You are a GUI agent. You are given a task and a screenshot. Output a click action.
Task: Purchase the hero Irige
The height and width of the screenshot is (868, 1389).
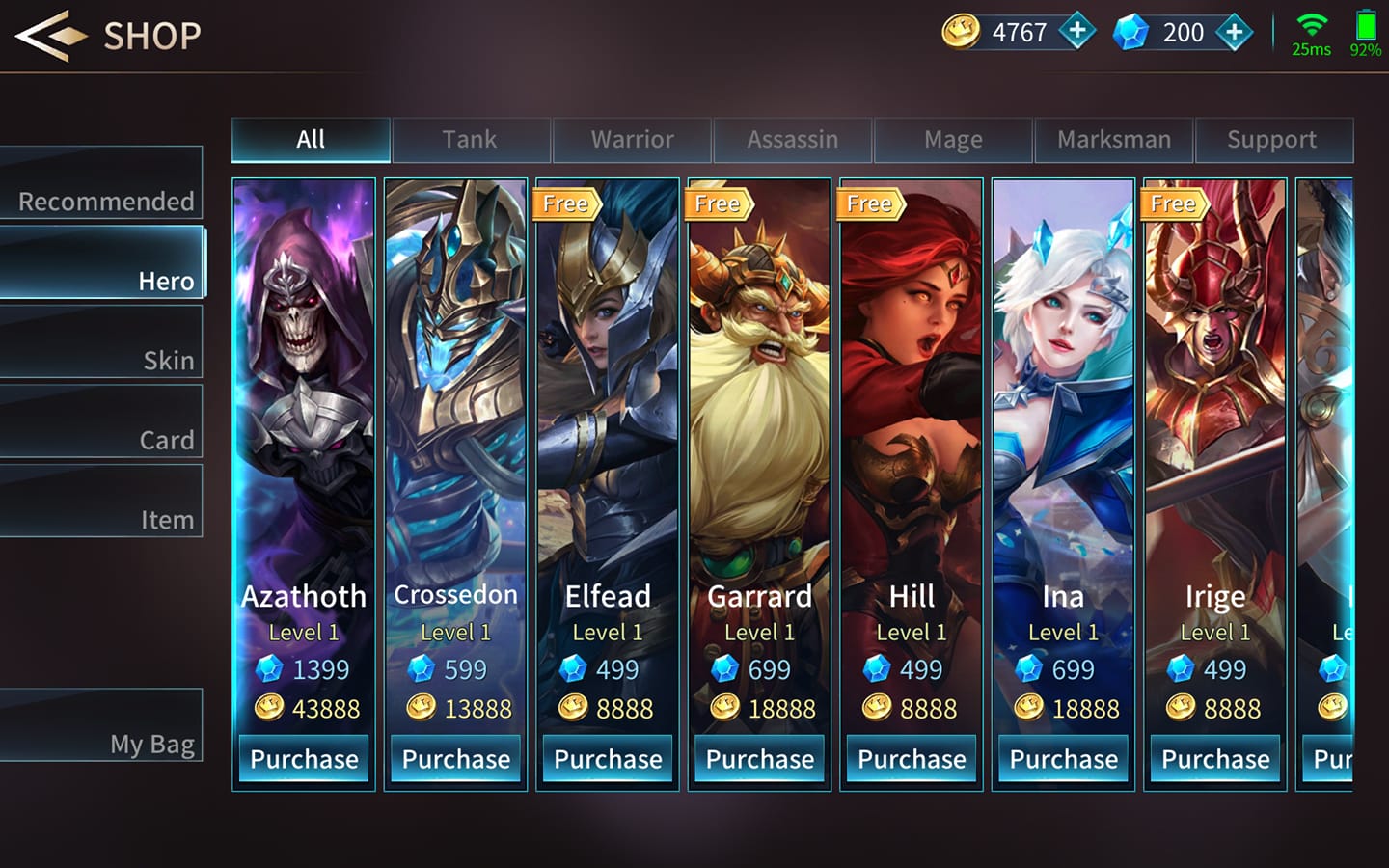tap(1215, 759)
